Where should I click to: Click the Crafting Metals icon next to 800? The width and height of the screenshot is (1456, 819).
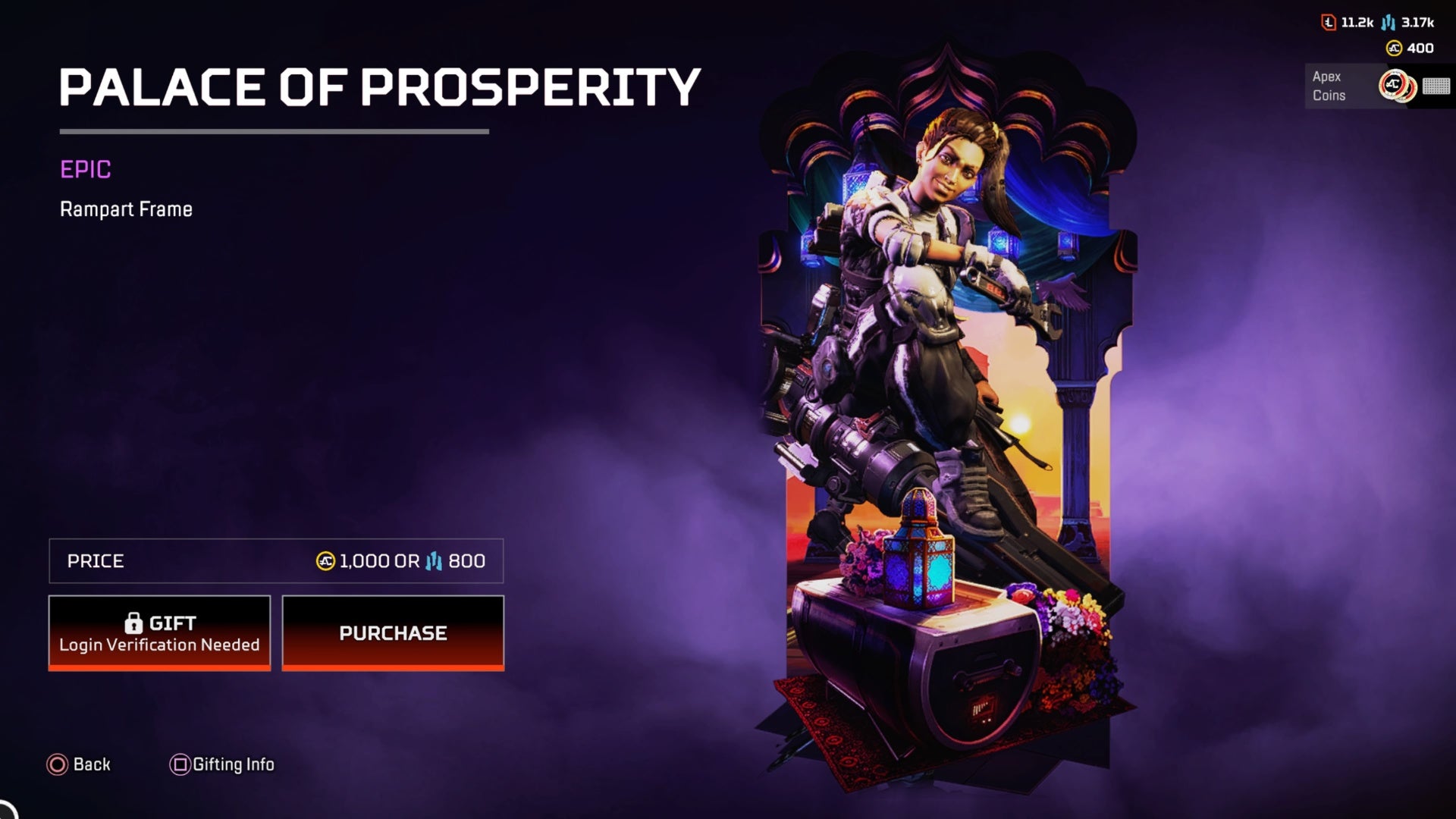(x=435, y=561)
